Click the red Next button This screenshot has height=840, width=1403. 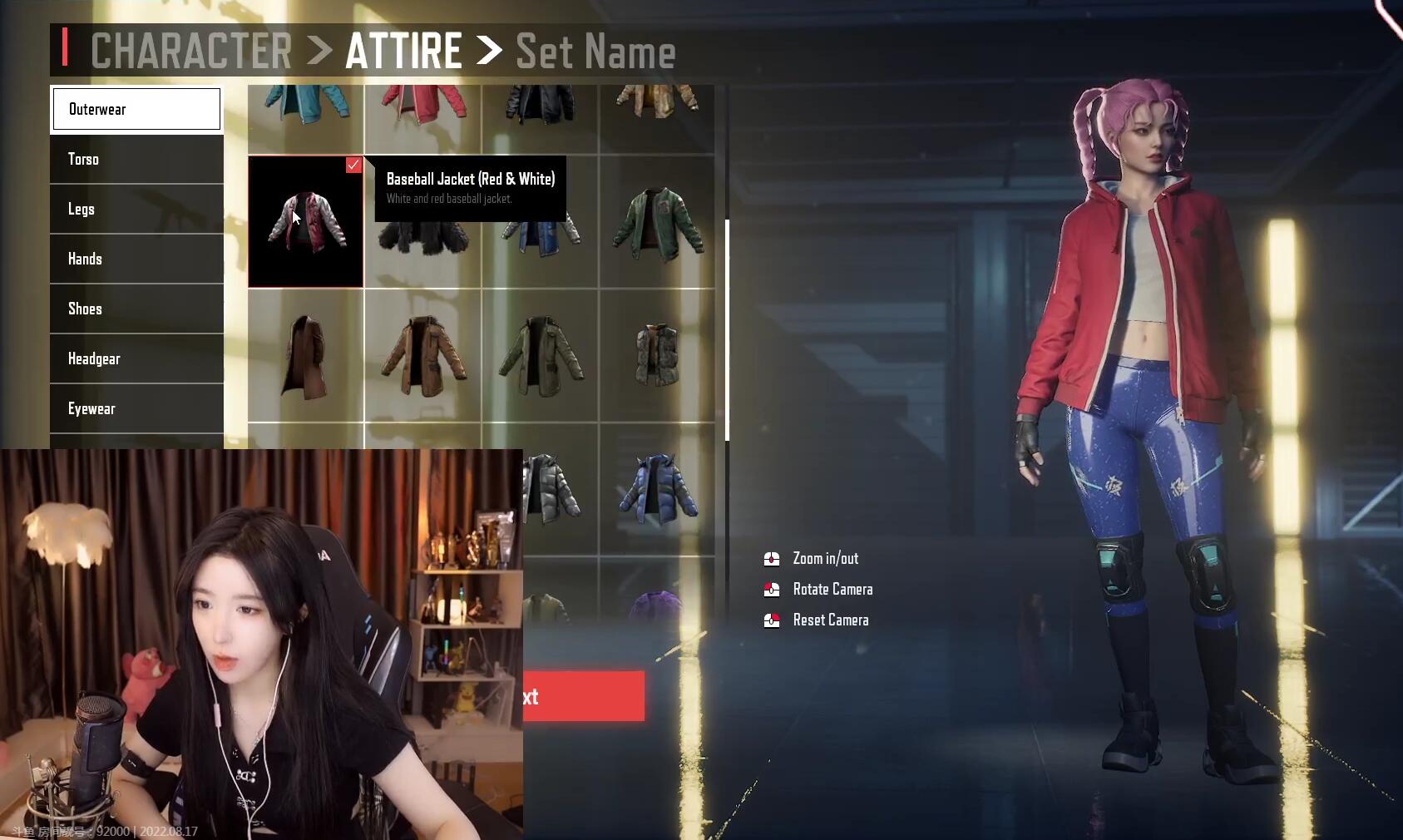tap(584, 696)
